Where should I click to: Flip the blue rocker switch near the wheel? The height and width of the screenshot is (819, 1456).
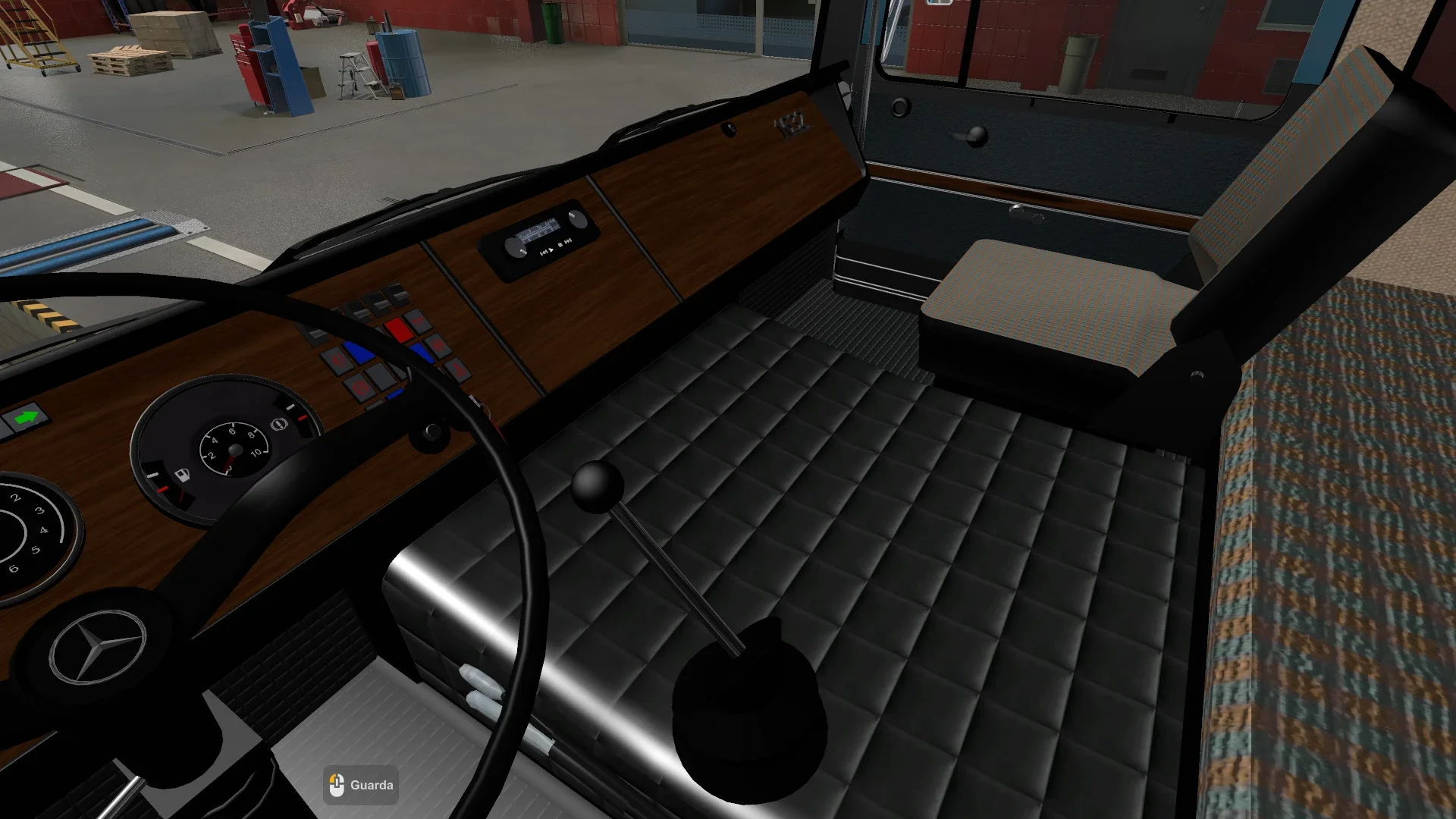point(359,352)
